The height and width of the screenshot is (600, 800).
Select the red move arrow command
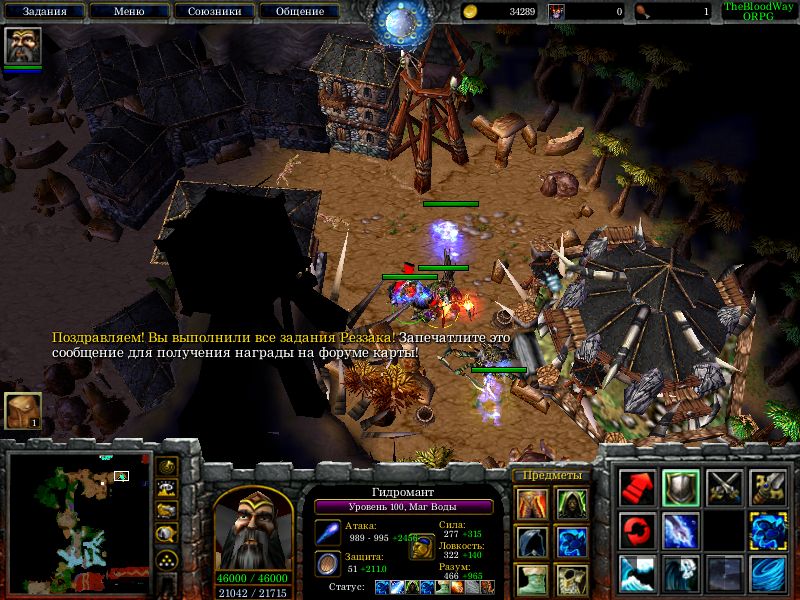pos(637,487)
